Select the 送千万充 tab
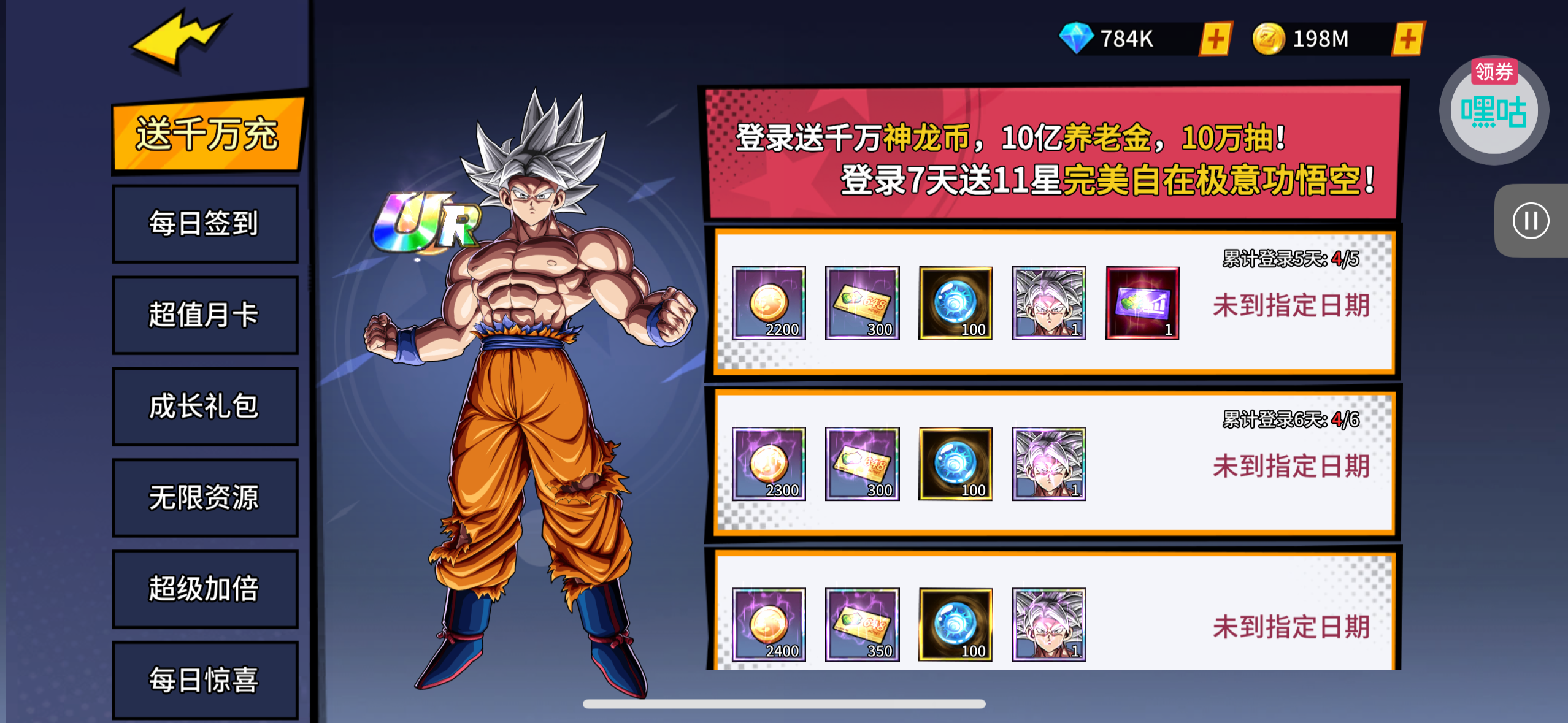 pyautogui.click(x=207, y=135)
